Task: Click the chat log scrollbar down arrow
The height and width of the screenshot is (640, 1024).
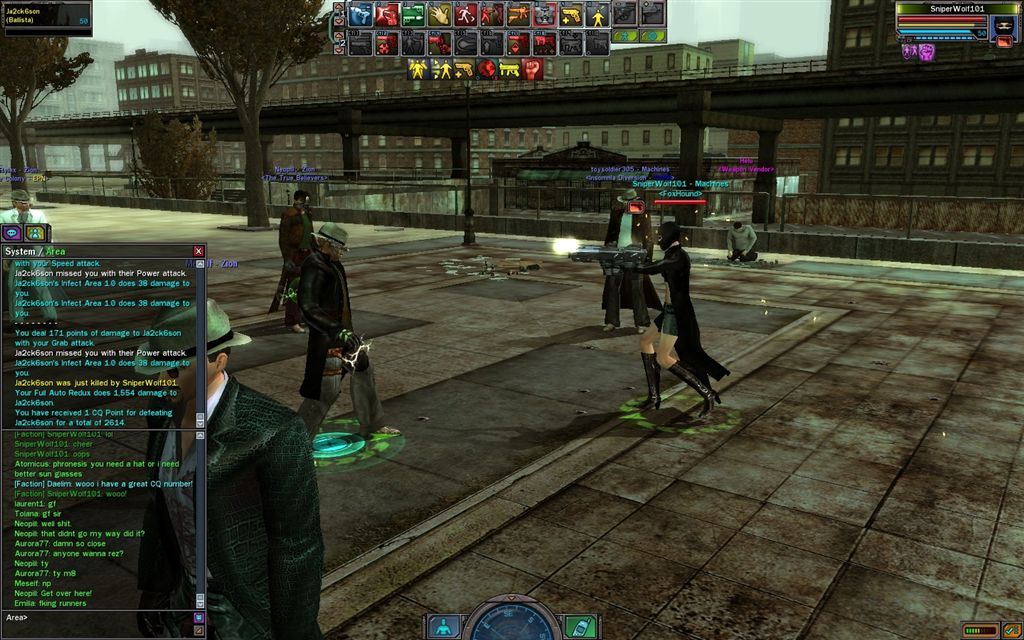Action: tap(199, 602)
